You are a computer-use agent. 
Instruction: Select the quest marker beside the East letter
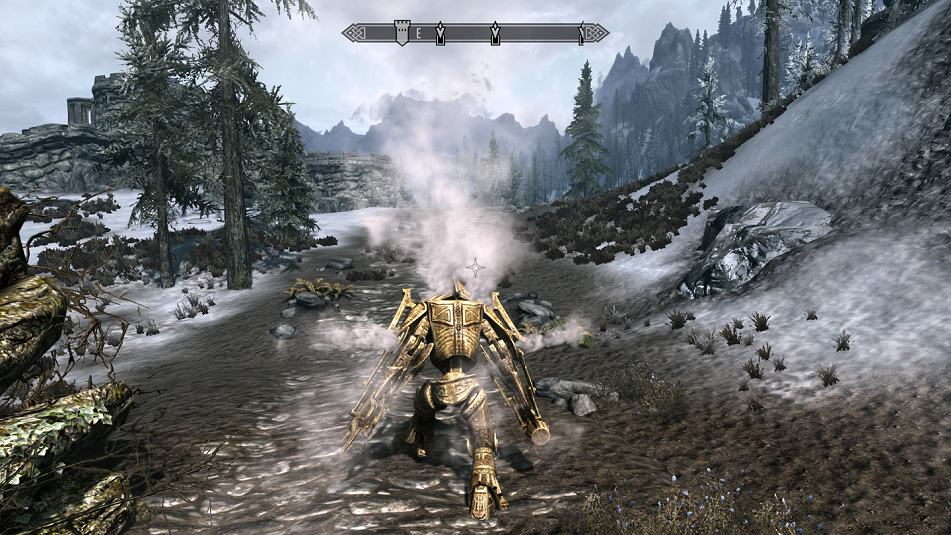coord(441,34)
